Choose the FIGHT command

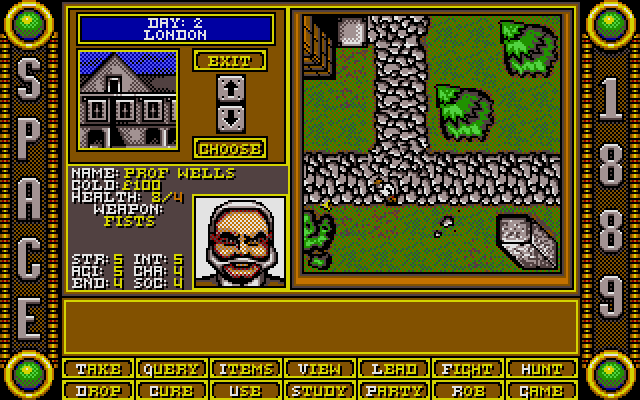(x=467, y=369)
